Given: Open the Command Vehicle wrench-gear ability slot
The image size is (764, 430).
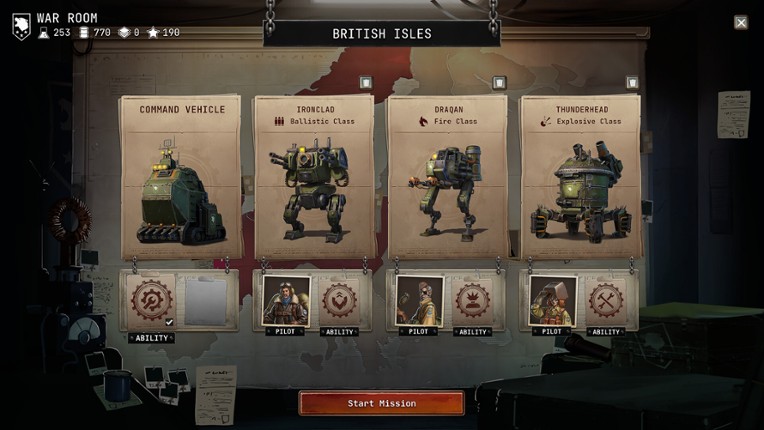Looking at the screenshot, I should click(152, 300).
